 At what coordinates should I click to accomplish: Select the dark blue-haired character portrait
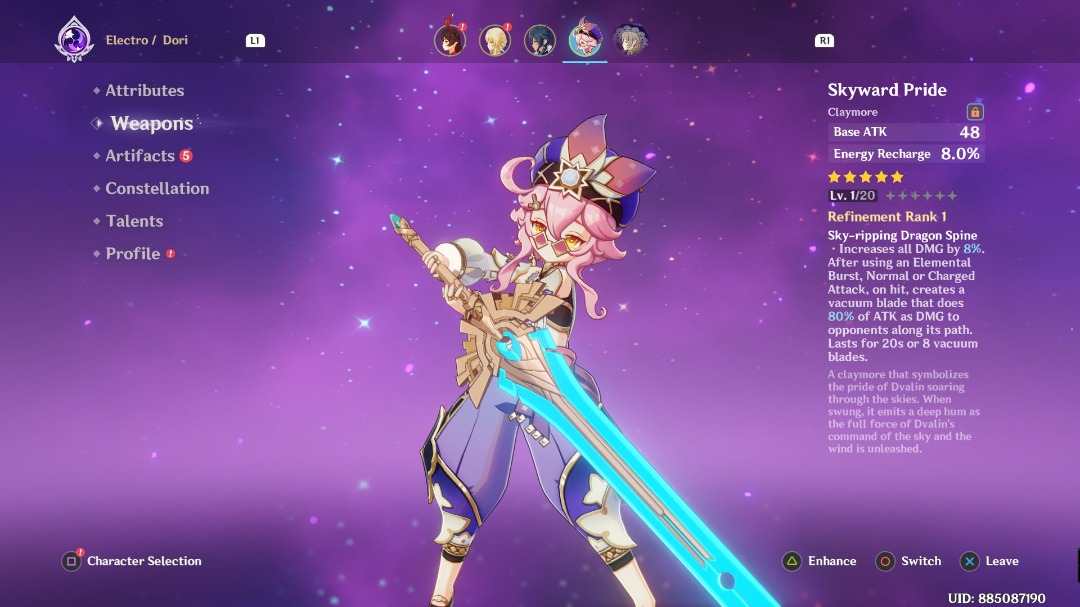540,40
